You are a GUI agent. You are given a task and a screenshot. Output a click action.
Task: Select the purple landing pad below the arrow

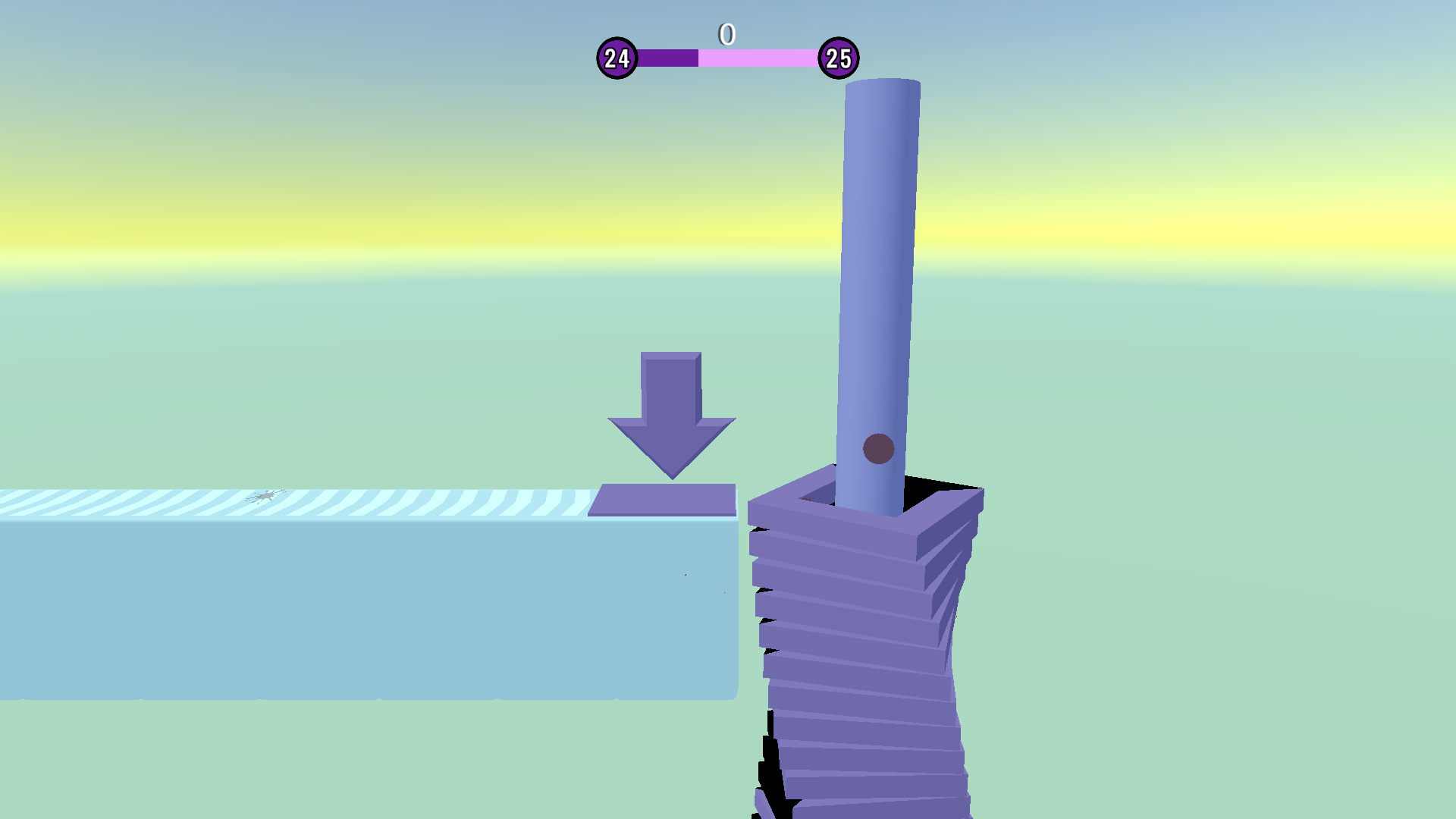point(666,499)
